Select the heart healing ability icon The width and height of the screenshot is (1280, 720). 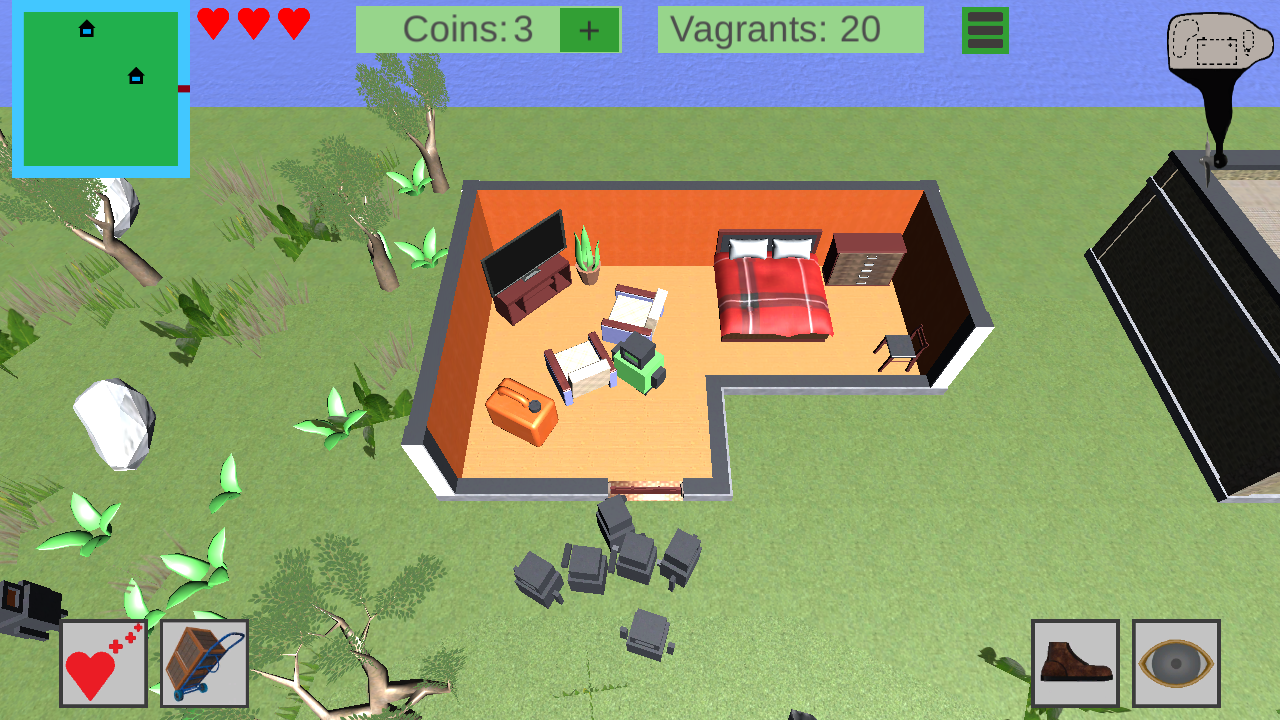(x=103, y=662)
